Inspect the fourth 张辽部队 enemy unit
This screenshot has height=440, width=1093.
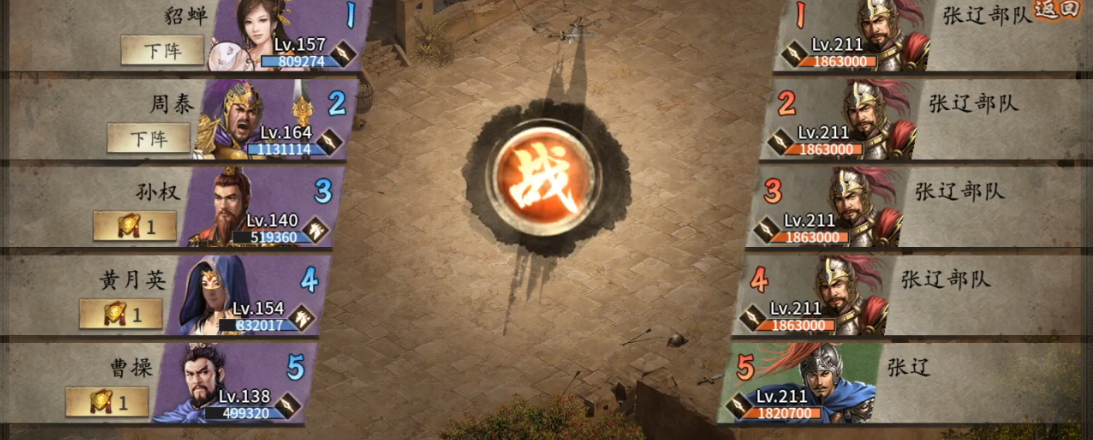(x=845, y=294)
